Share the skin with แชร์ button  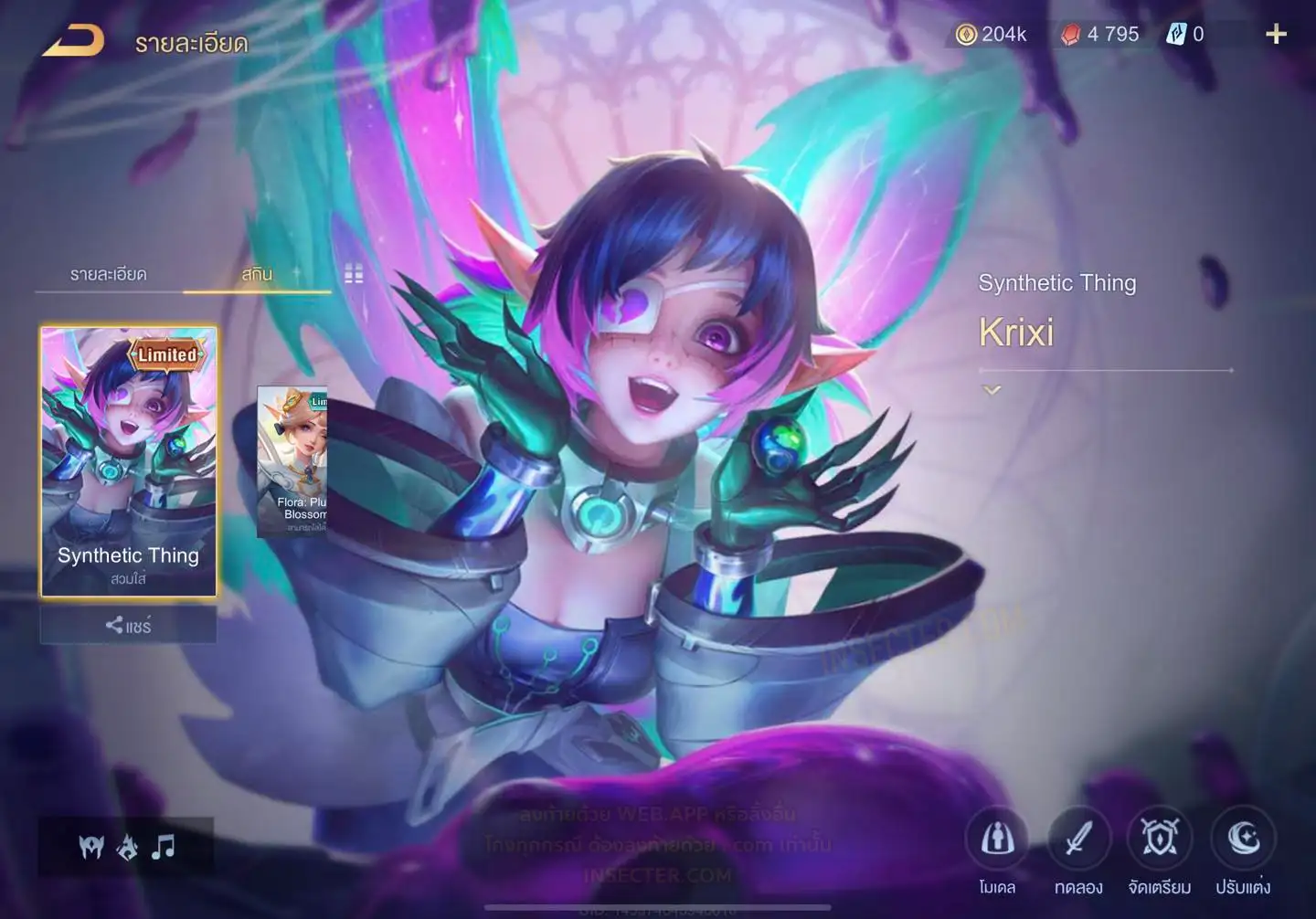[128, 626]
